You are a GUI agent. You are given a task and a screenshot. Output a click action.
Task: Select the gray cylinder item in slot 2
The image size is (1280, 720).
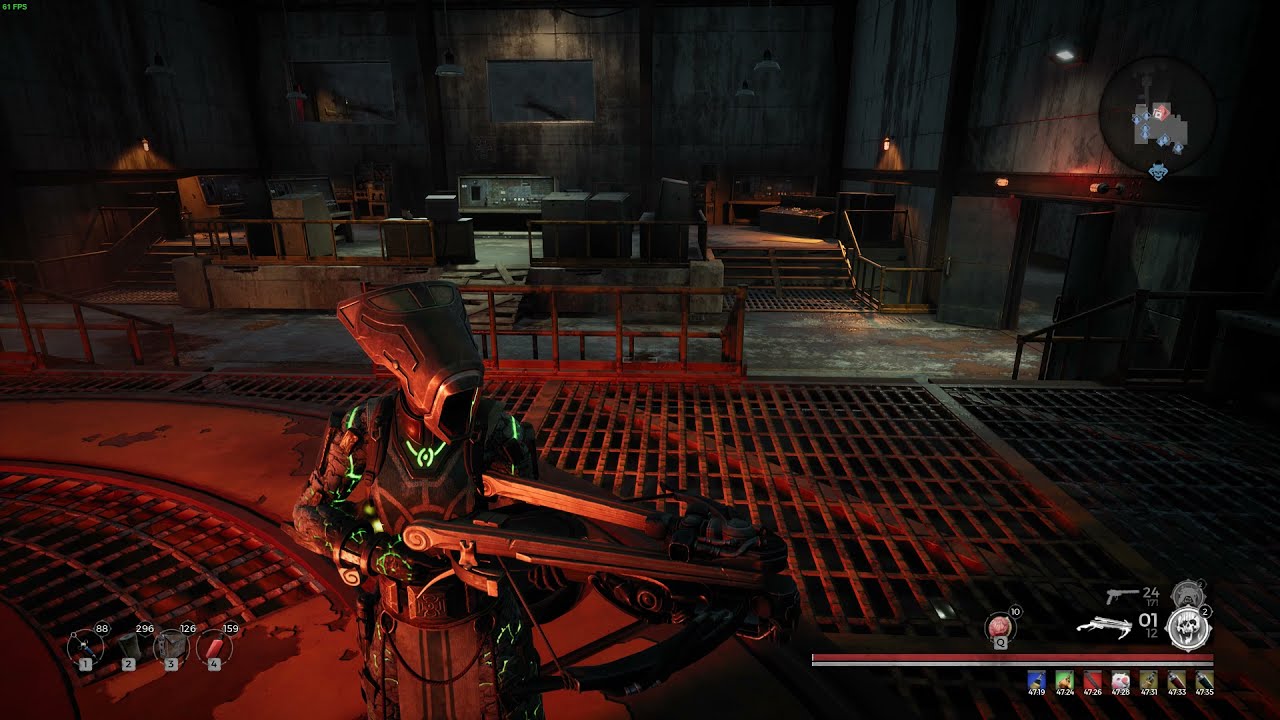[129, 647]
